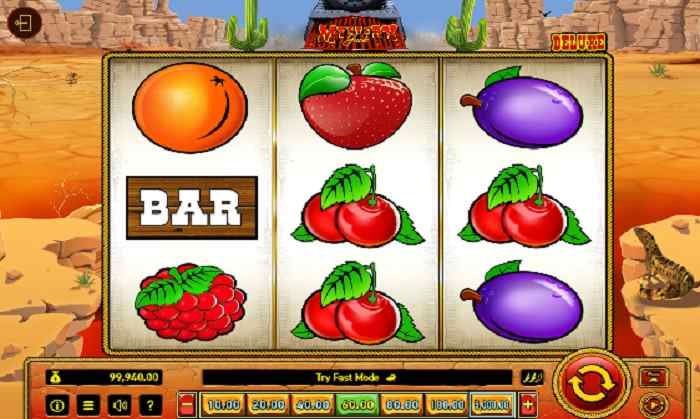Set the bet to 40.00
Screen dimensions: 700x419
click(x=312, y=405)
